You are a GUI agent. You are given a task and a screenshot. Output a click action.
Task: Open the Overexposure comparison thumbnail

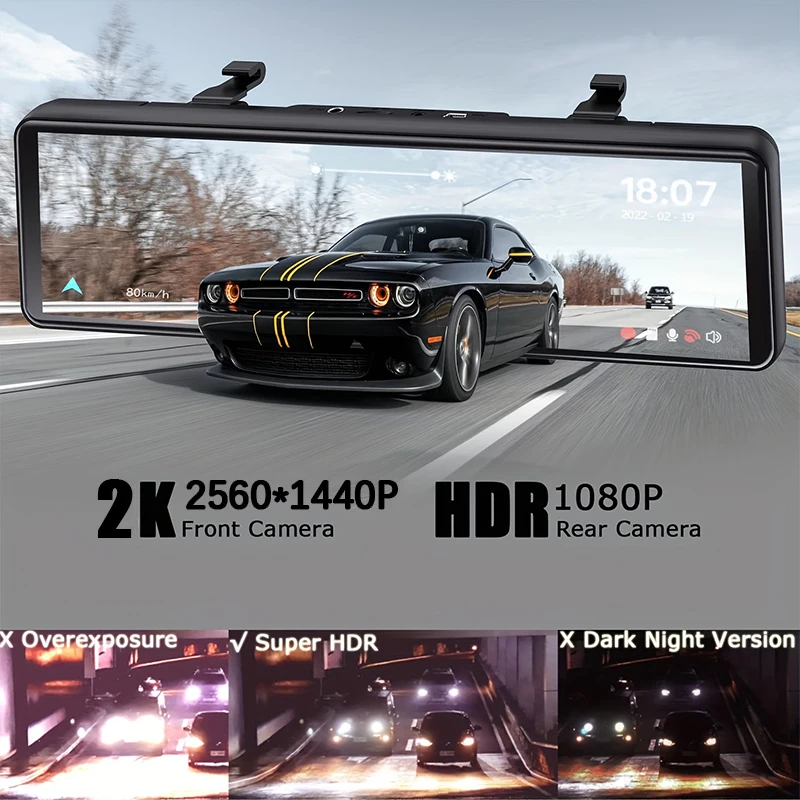(x=113, y=714)
